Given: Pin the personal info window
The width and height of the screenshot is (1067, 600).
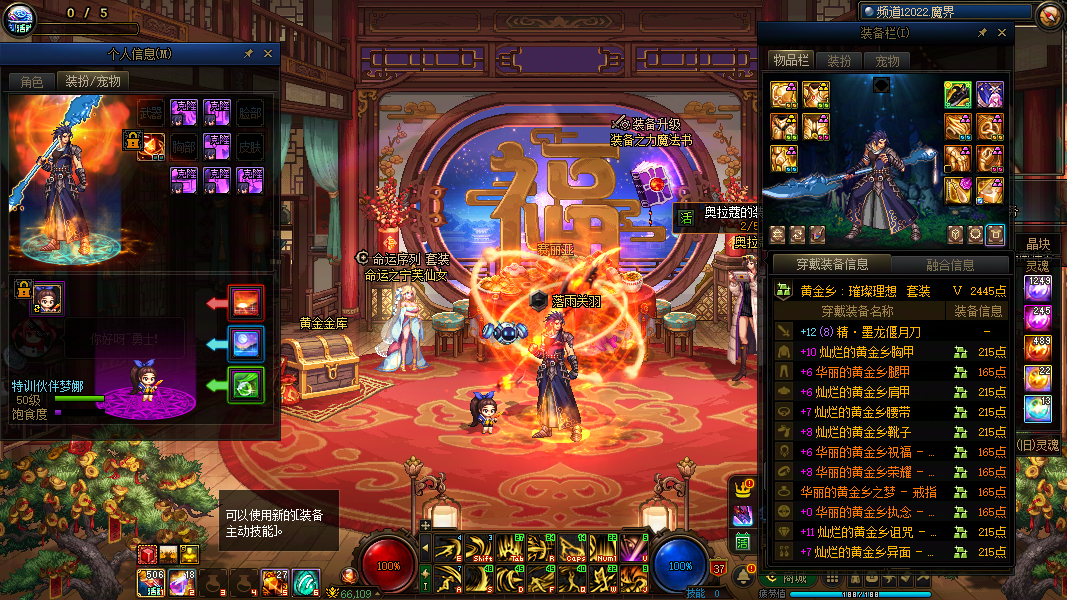Looking at the screenshot, I should point(248,54).
